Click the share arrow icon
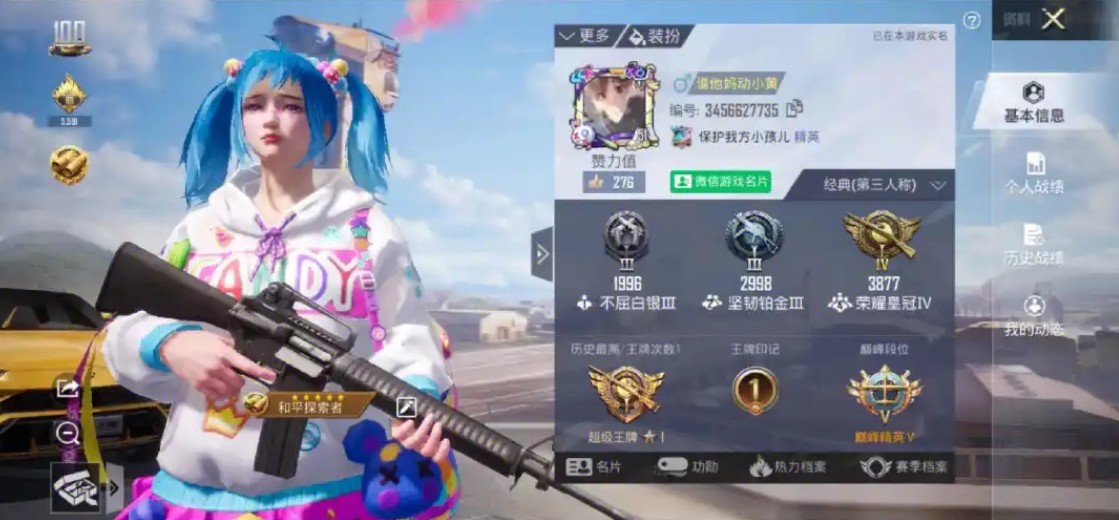 [x=68, y=387]
